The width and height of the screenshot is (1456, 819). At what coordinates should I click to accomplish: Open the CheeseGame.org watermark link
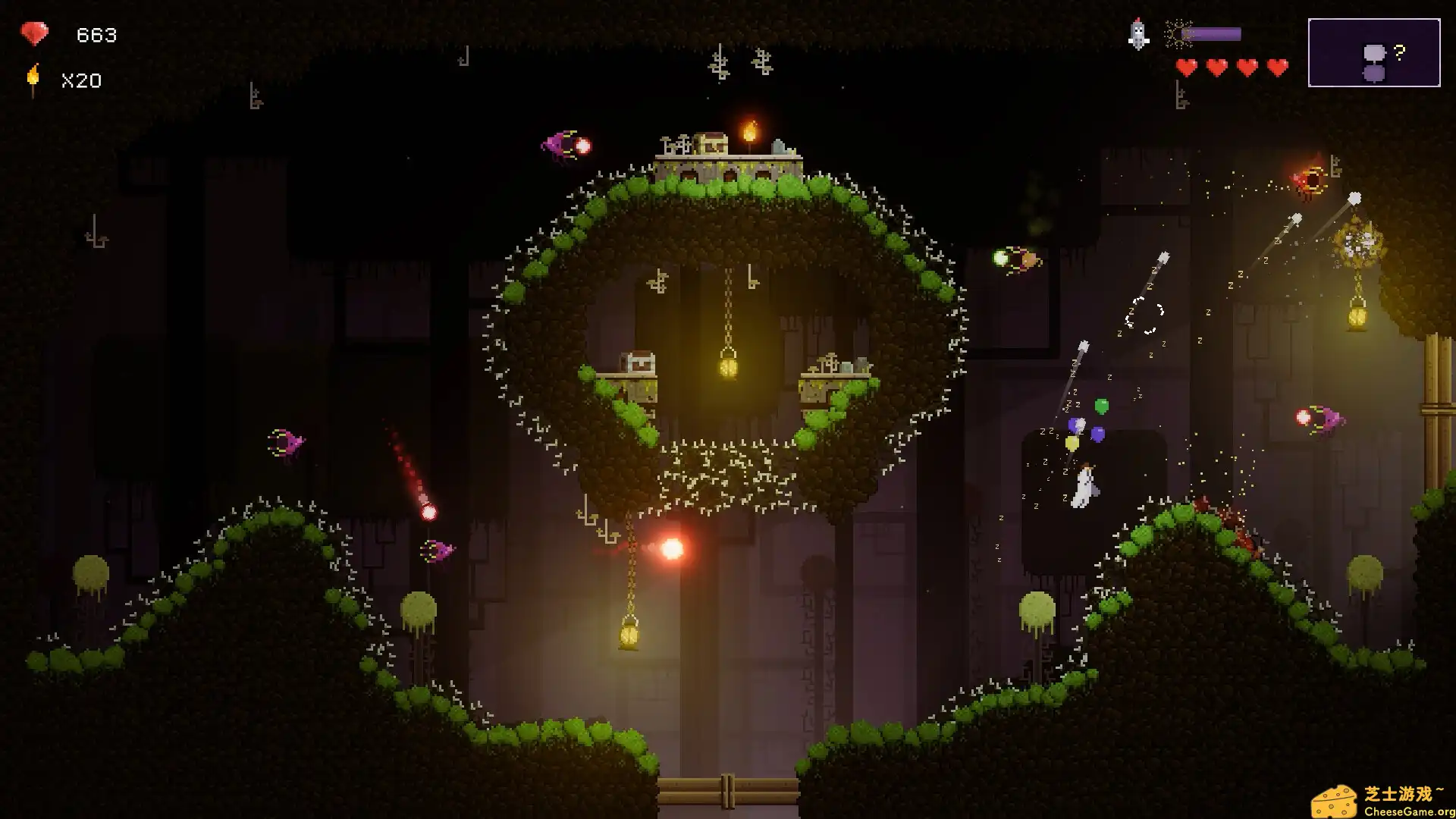tap(1383, 802)
